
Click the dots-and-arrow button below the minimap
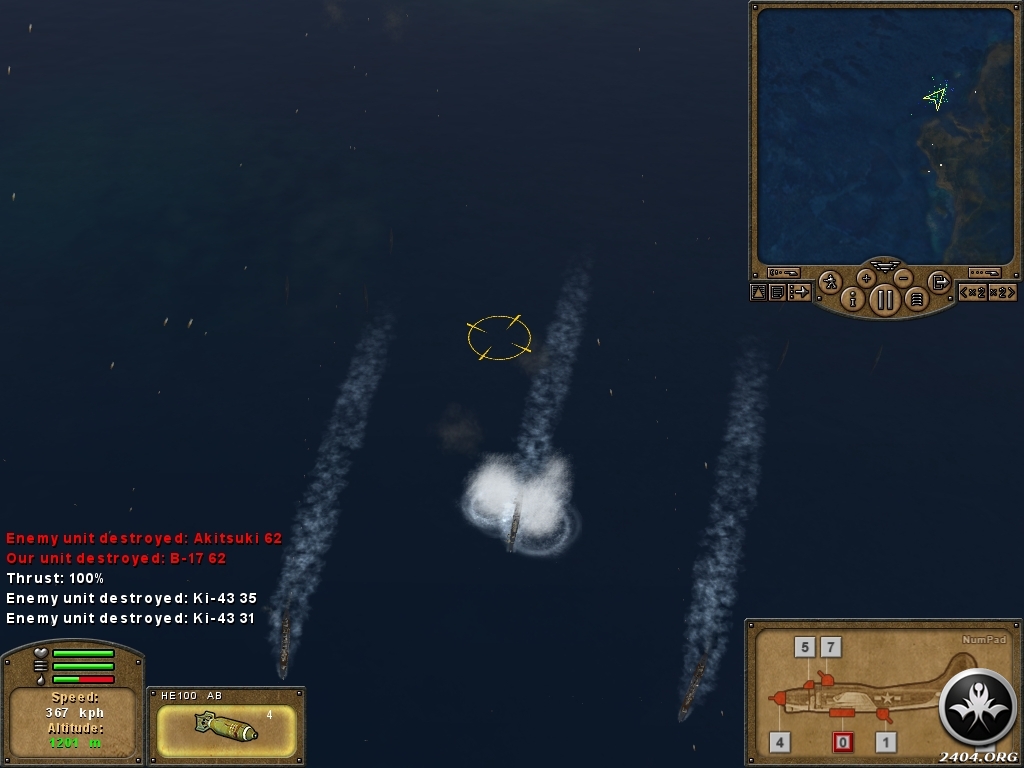[800, 292]
